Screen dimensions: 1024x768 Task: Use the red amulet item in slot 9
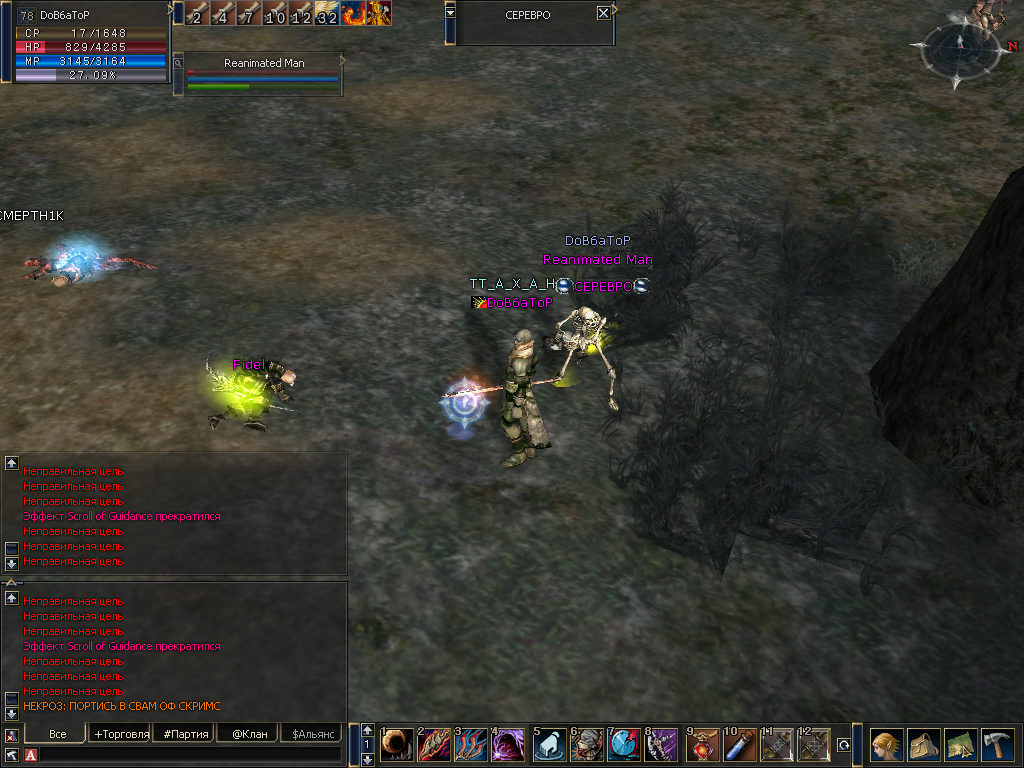[701, 745]
